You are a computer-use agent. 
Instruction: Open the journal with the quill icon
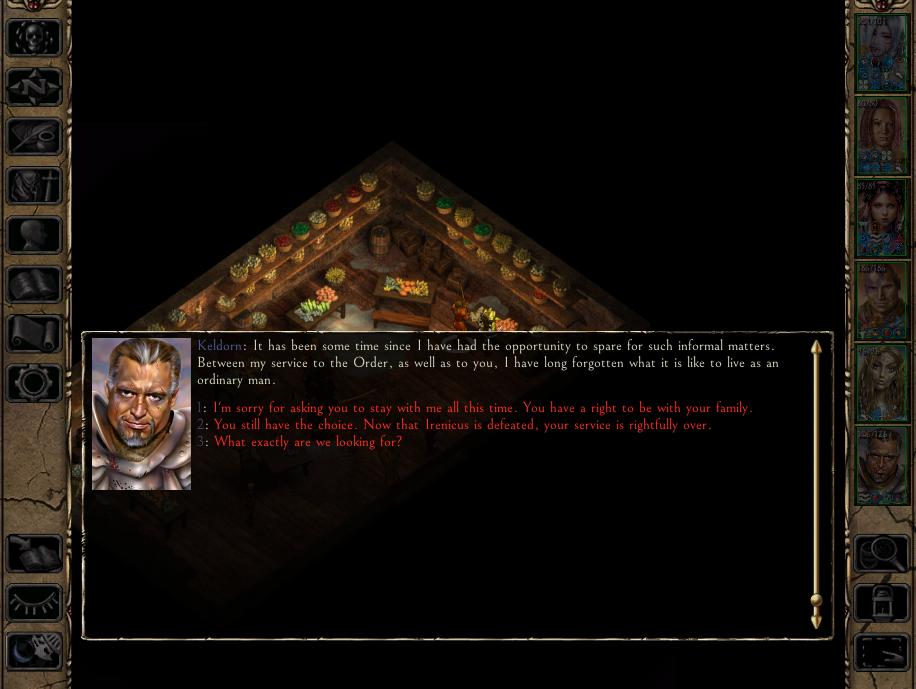tap(35, 136)
